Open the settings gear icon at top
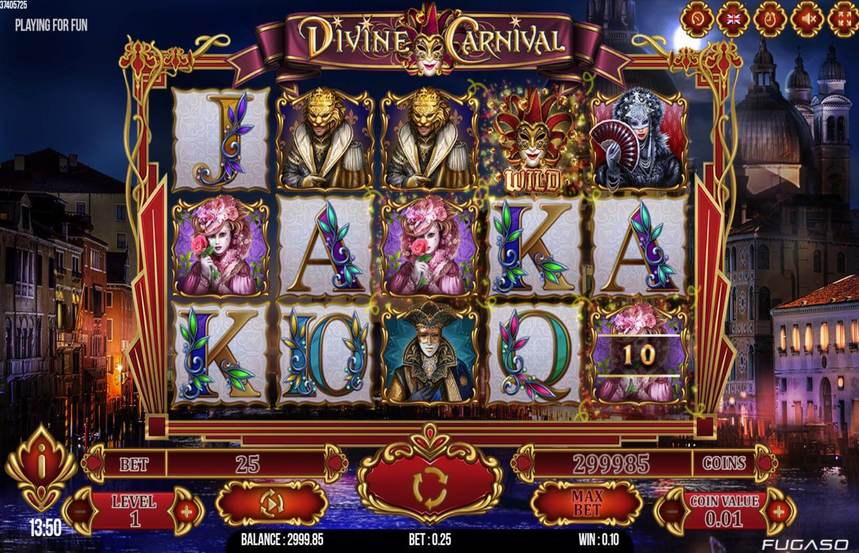This screenshot has height=553, width=859. click(696, 18)
